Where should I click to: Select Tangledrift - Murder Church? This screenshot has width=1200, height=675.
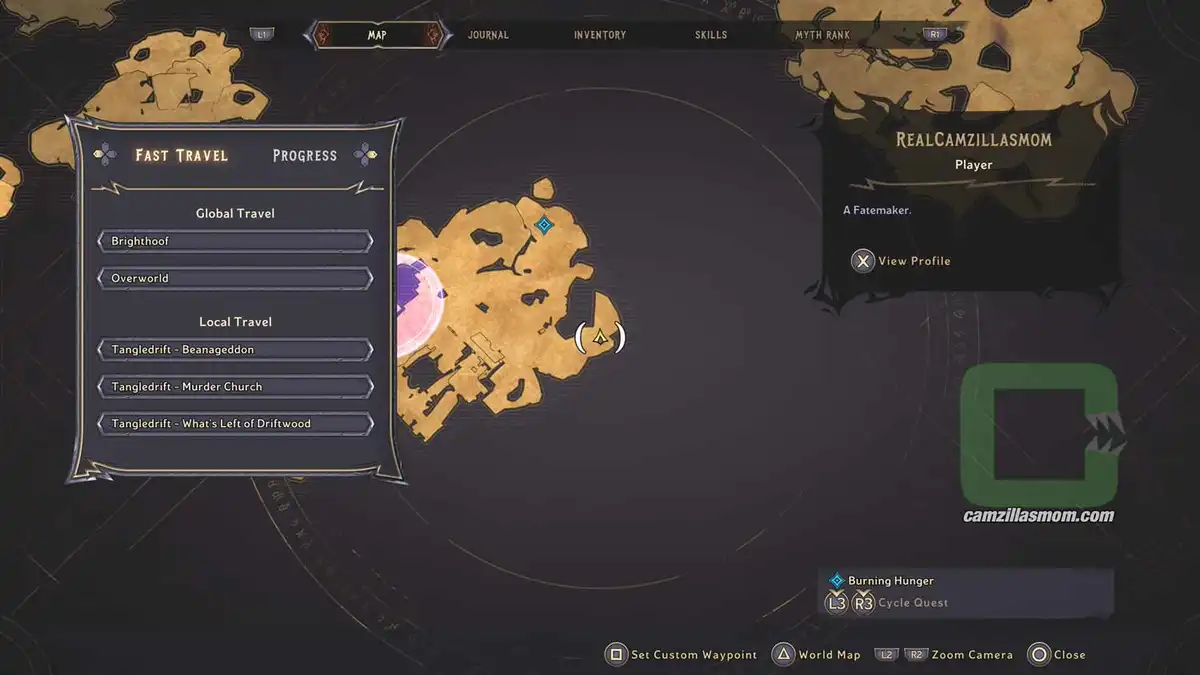(235, 386)
